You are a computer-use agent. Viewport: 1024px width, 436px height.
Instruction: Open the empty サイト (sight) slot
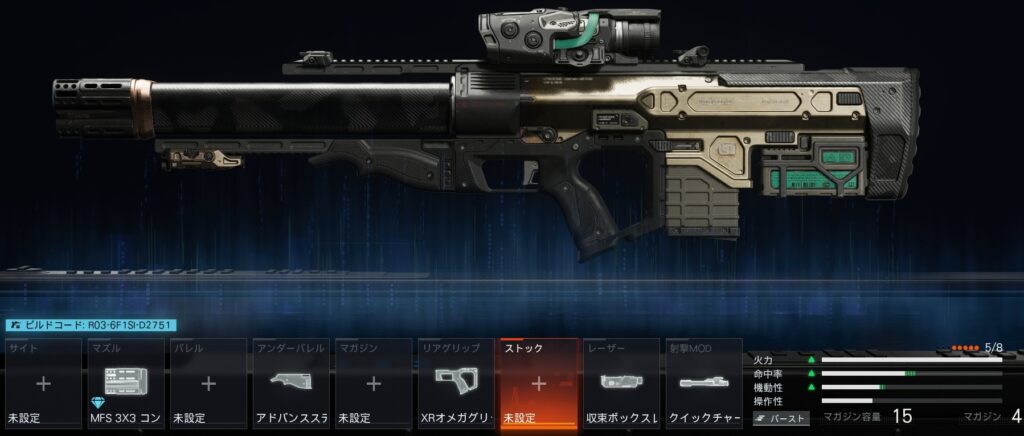tap(43, 383)
